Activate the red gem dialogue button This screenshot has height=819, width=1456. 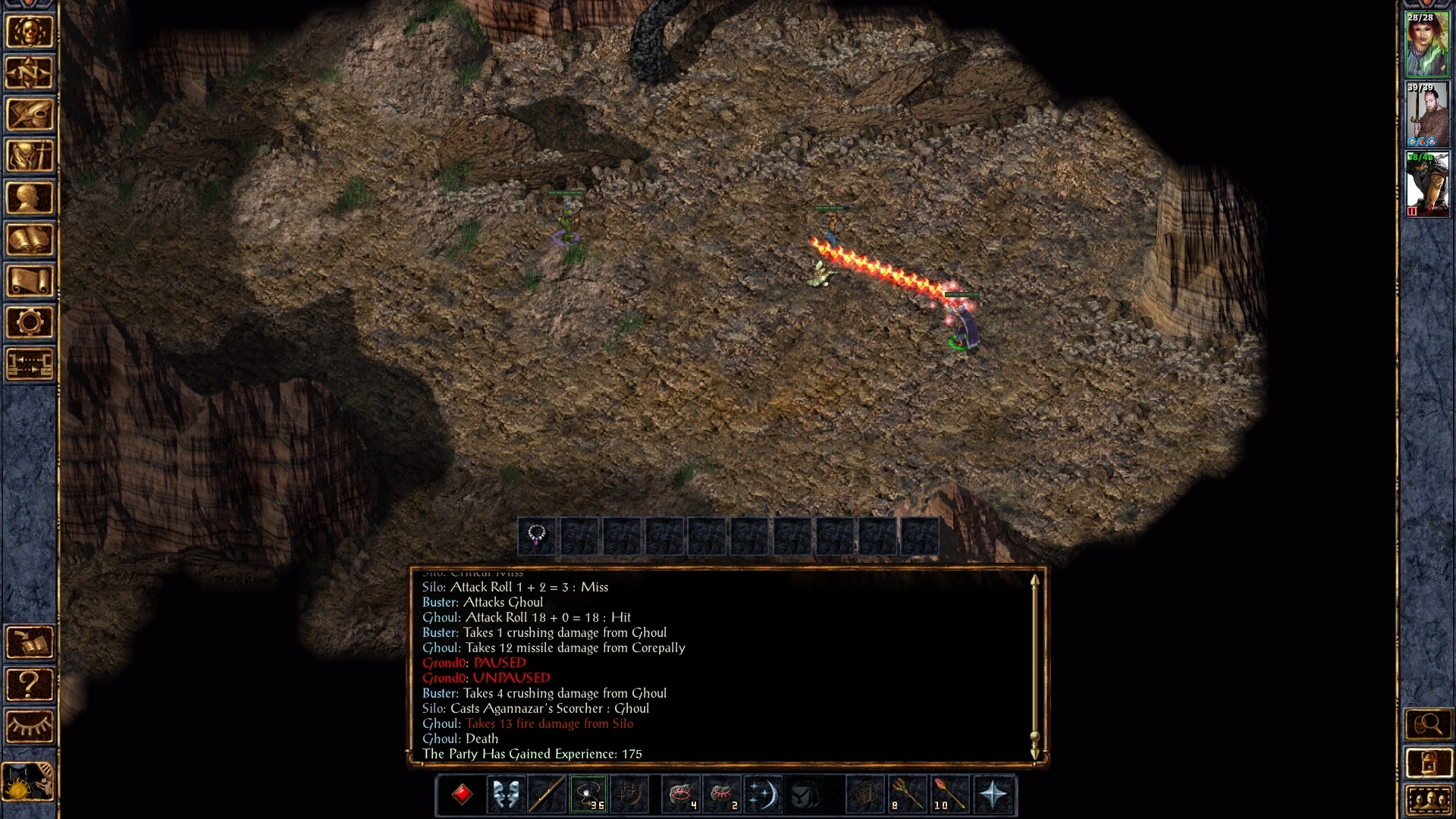click(x=462, y=795)
